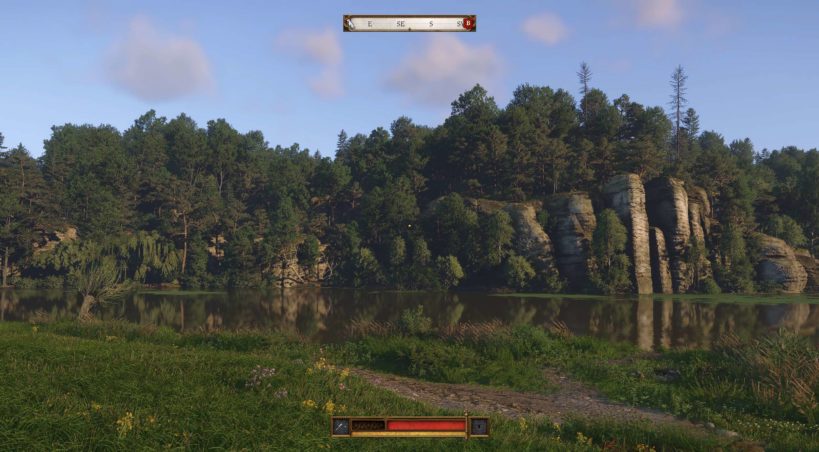Click the sword weapon icon beside health bar
The width and height of the screenshot is (819, 452).
(x=341, y=426)
